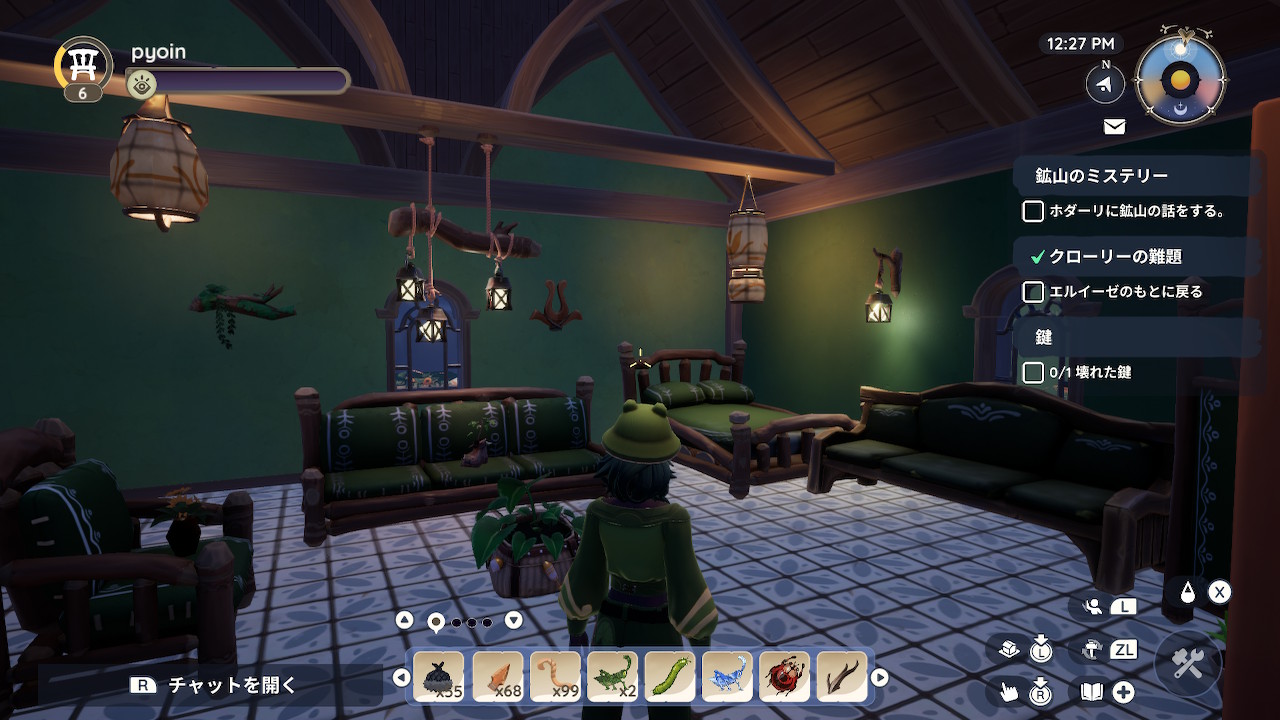Switch to the previous hotbar row with up arrow
This screenshot has width=1280, height=720.
(404, 620)
